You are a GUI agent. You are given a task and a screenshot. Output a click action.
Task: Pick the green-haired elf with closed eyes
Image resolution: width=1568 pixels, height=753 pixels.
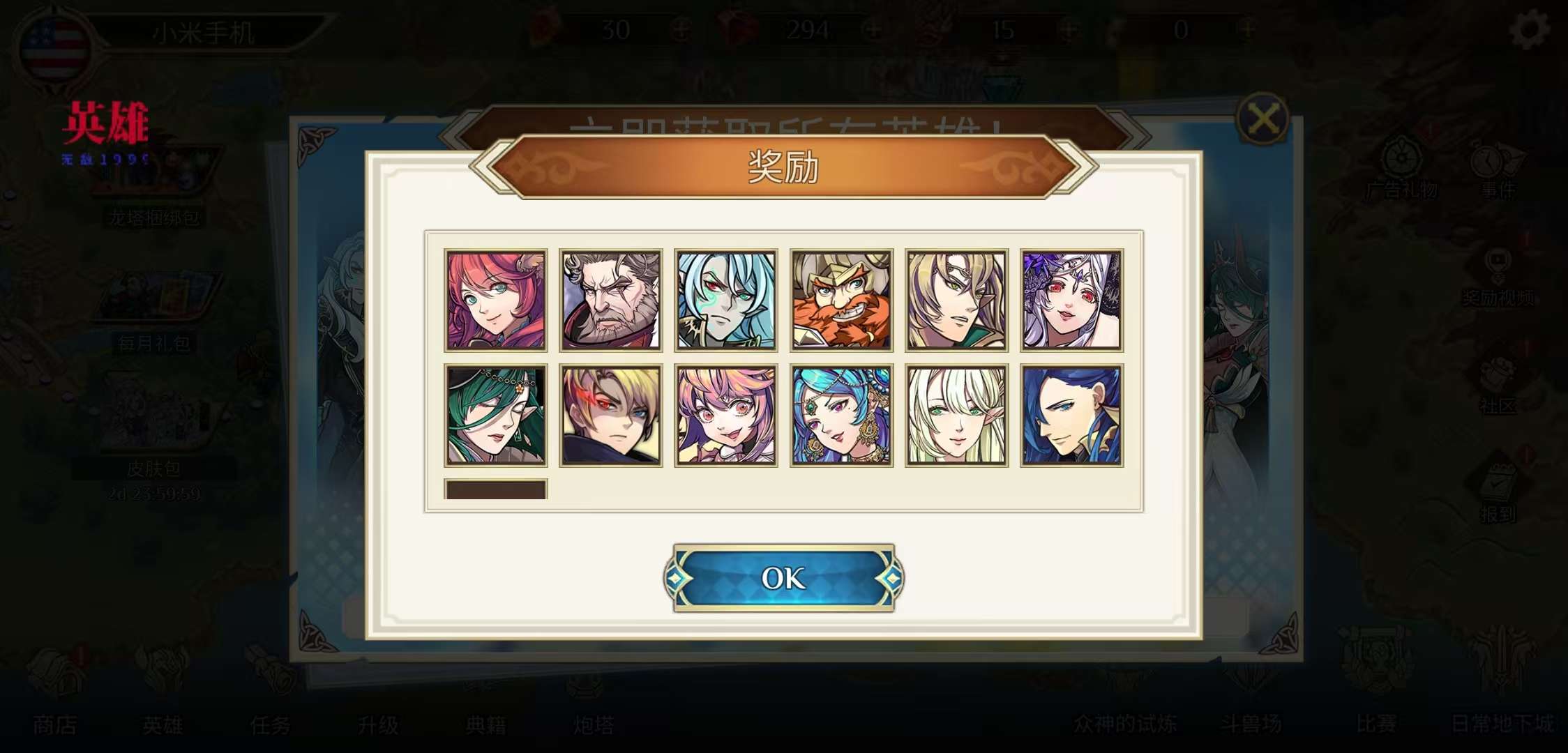point(496,416)
